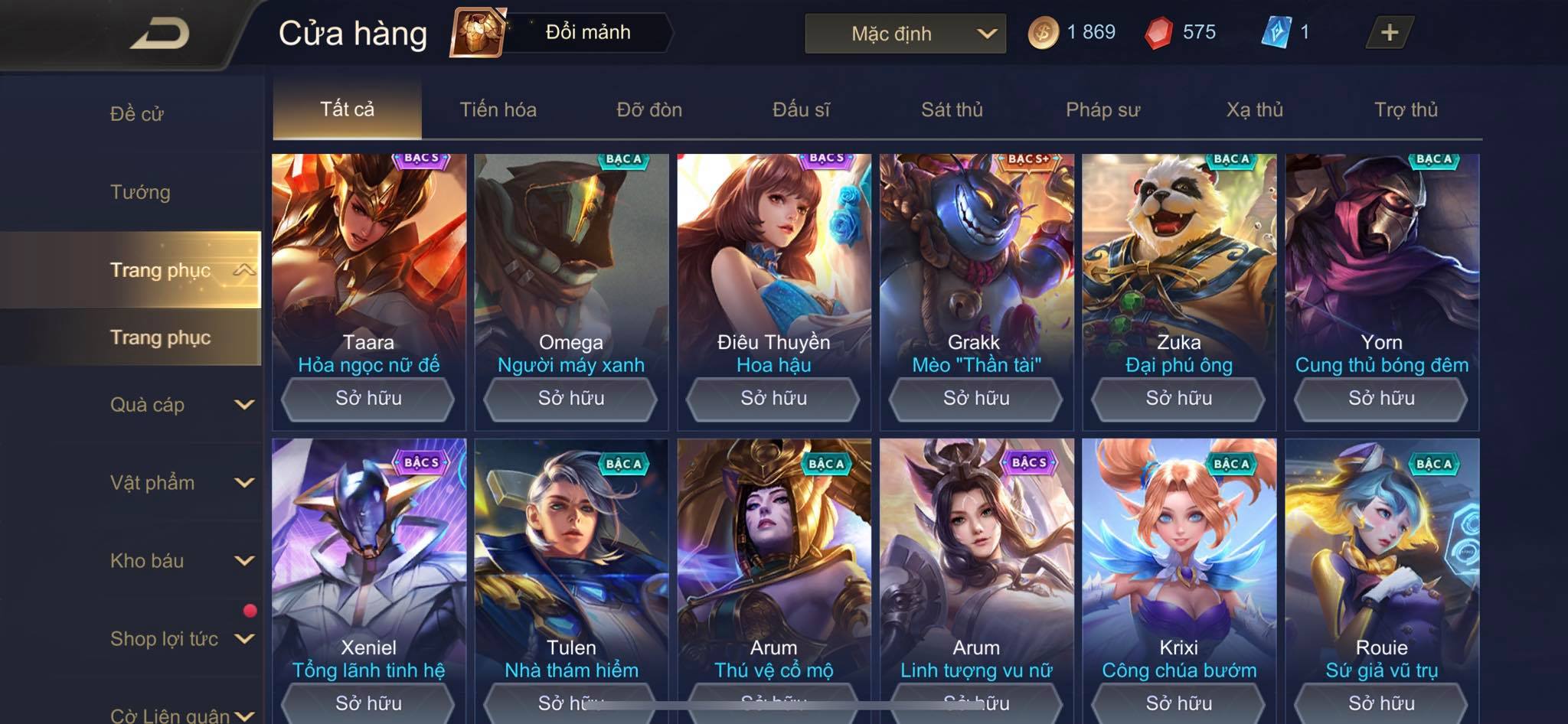
Task: Go back using the return arrow
Action: 160,34
